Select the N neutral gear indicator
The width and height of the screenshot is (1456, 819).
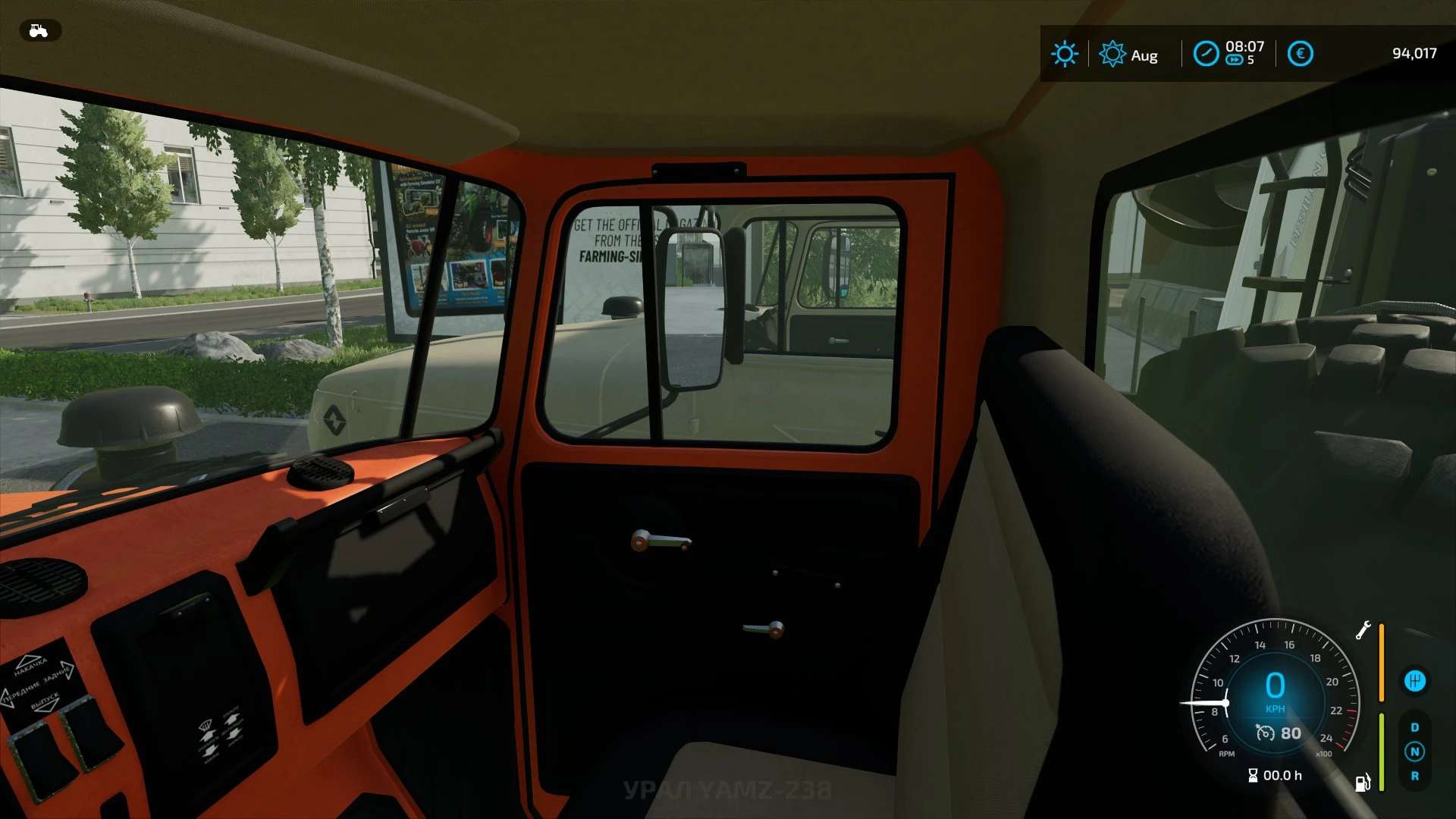coord(1414,752)
